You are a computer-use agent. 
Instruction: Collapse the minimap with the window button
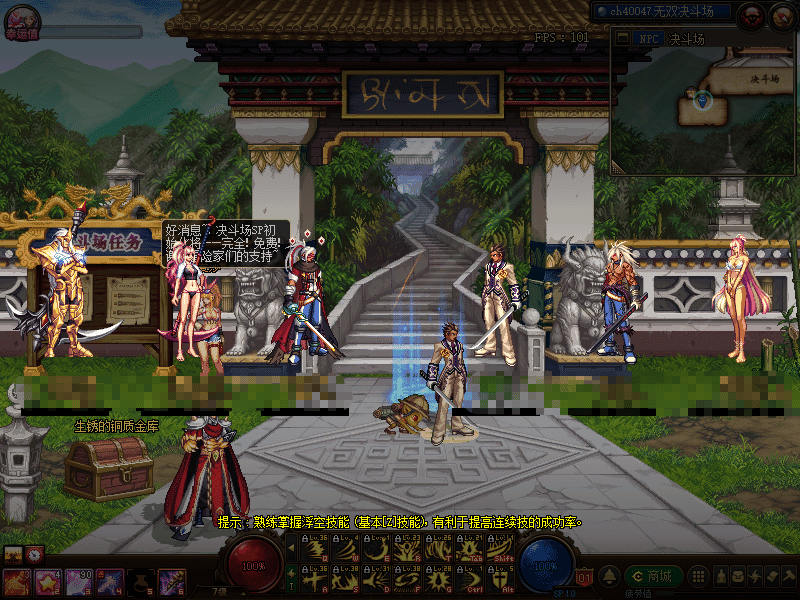pyautogui.click(x=619, y=39)
